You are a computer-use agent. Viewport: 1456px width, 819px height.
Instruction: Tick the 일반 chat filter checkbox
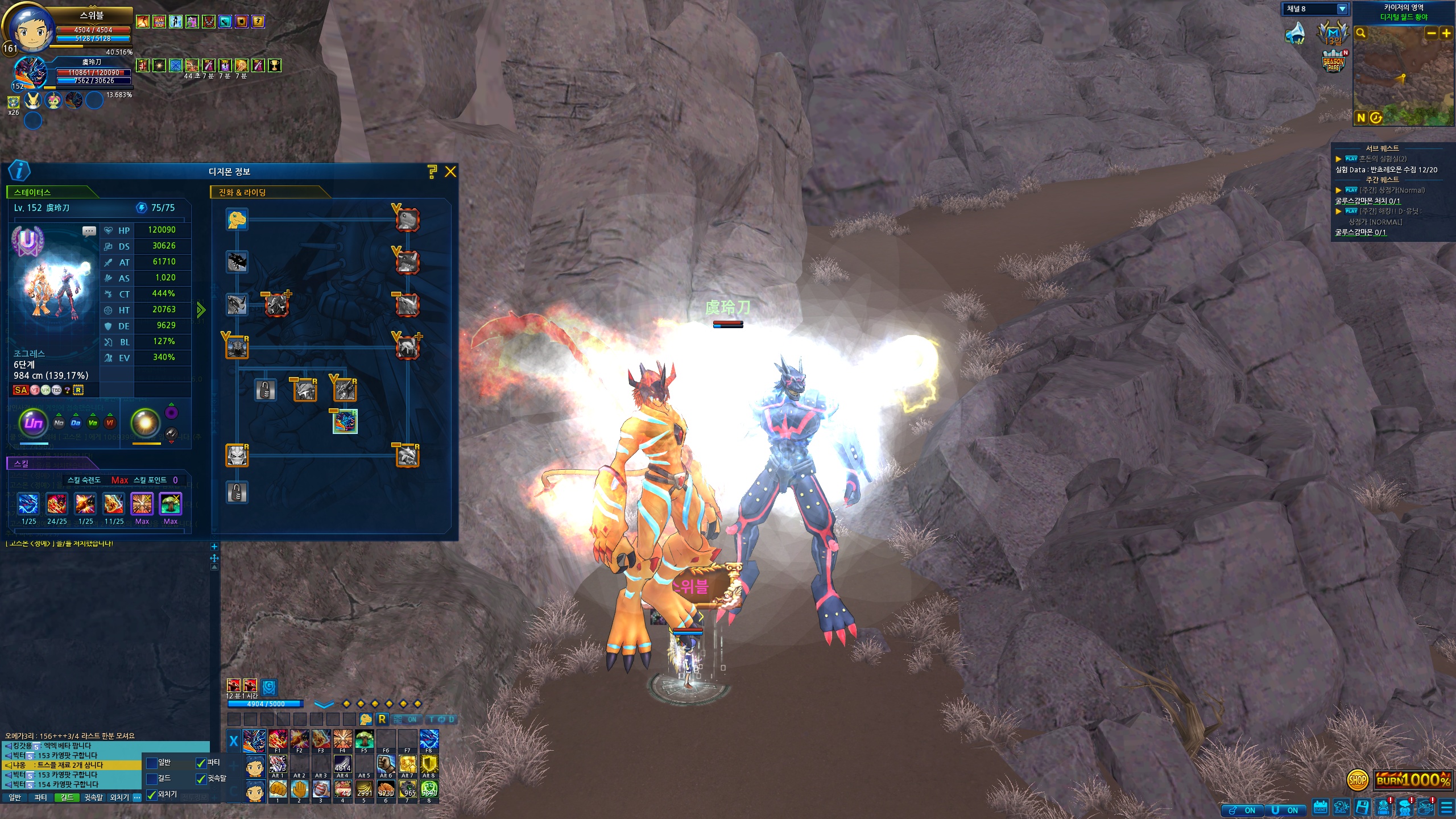click(x=152, y=763)
